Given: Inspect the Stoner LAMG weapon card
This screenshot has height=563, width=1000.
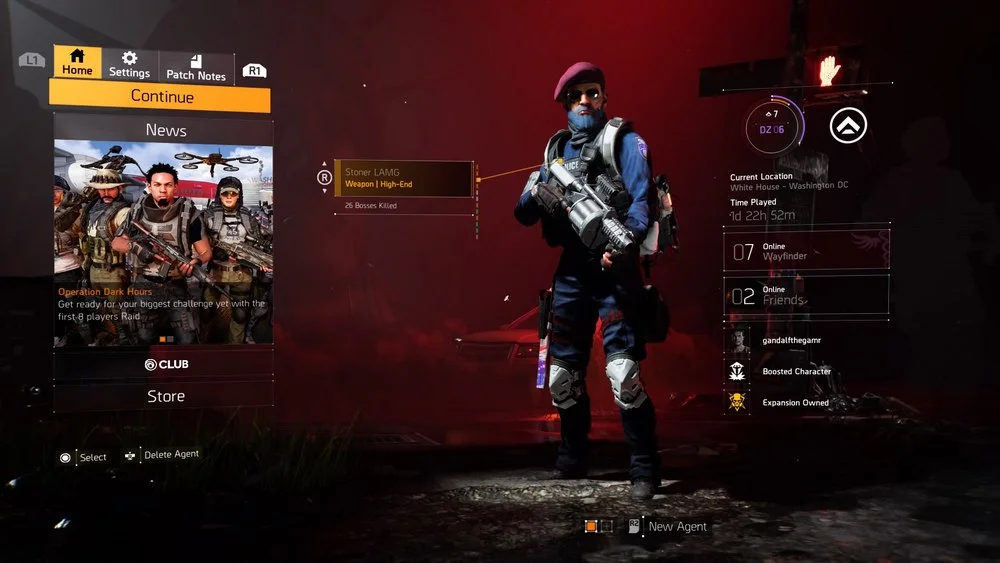Looking at the screenshot, I should (403, 179).
